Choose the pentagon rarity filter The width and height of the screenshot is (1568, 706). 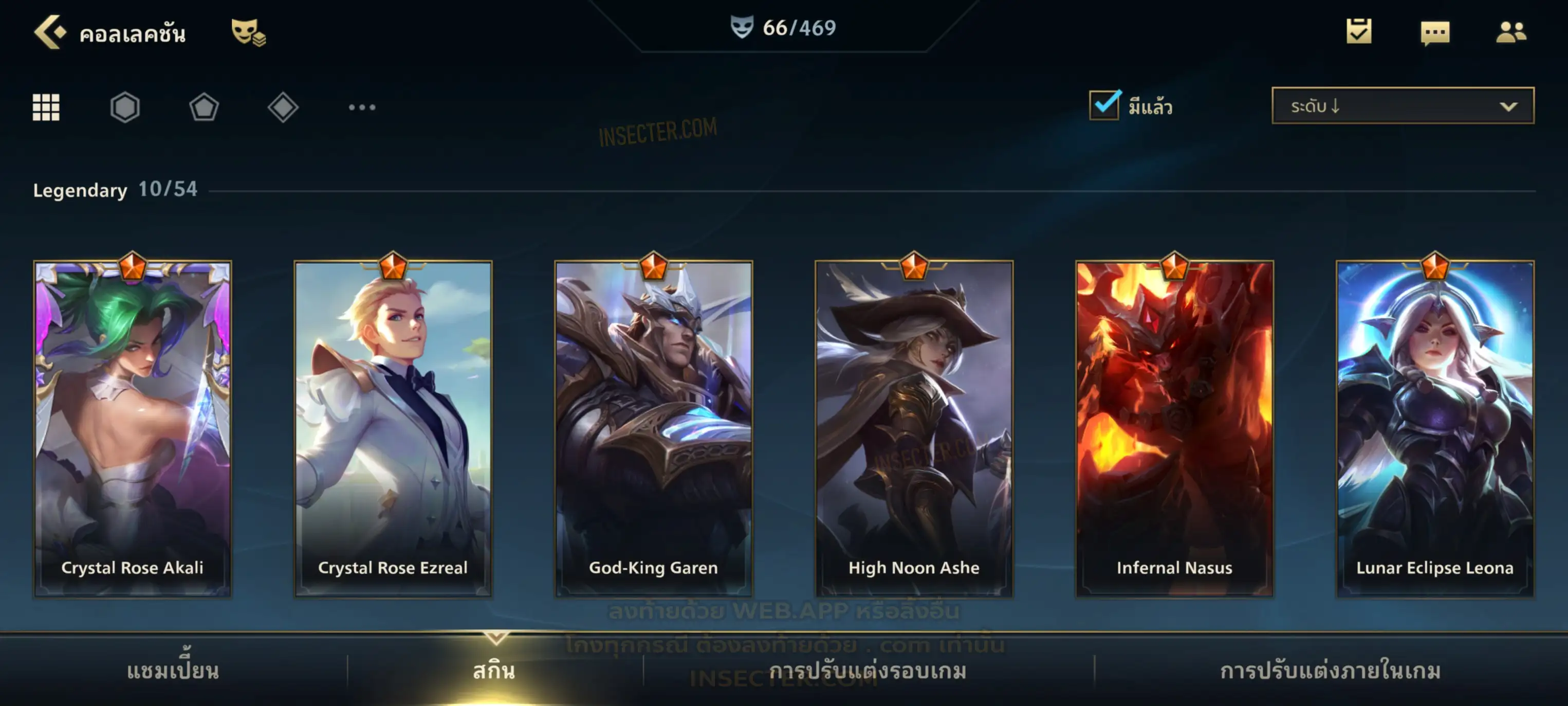[204, 107]
